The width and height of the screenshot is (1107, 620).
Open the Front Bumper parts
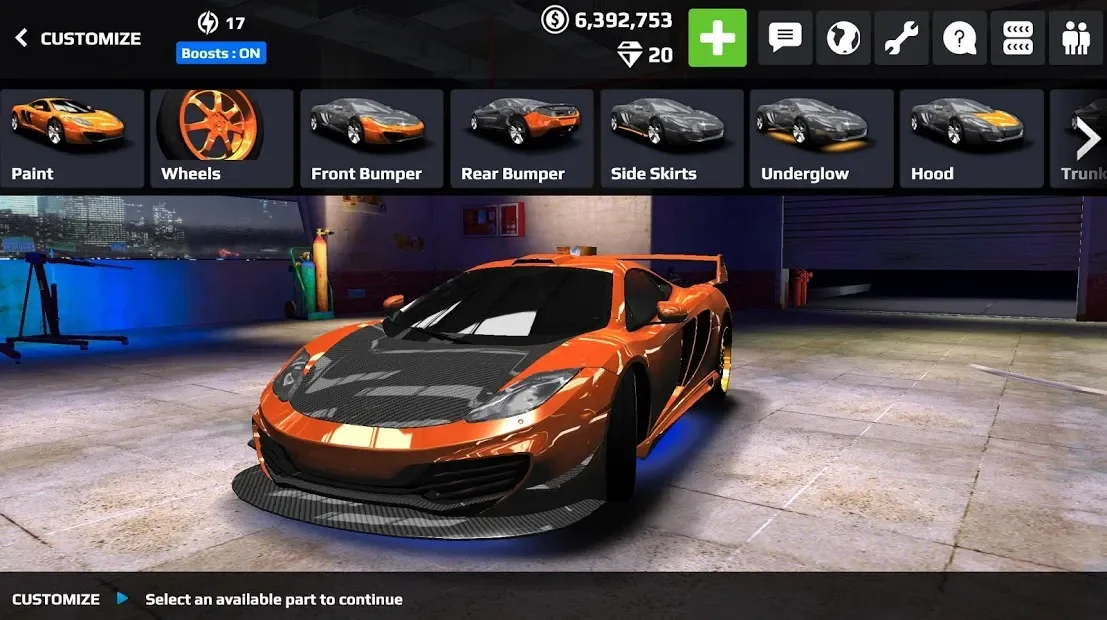pos(372,138)
